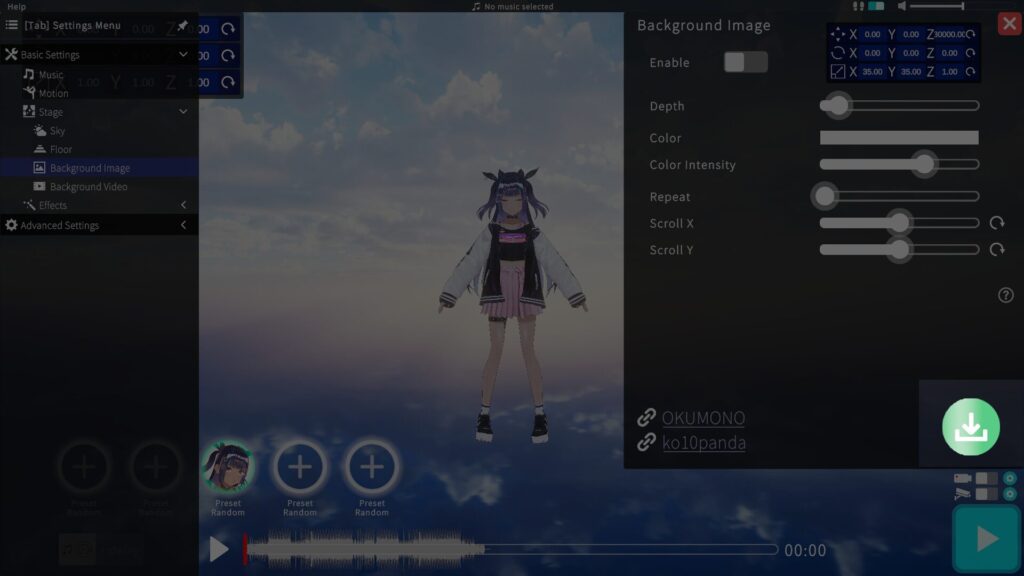The height and width of the screenshot is (576, 1024).
Task: Change the Repeat slider
Action: click(x=825, y=196)
